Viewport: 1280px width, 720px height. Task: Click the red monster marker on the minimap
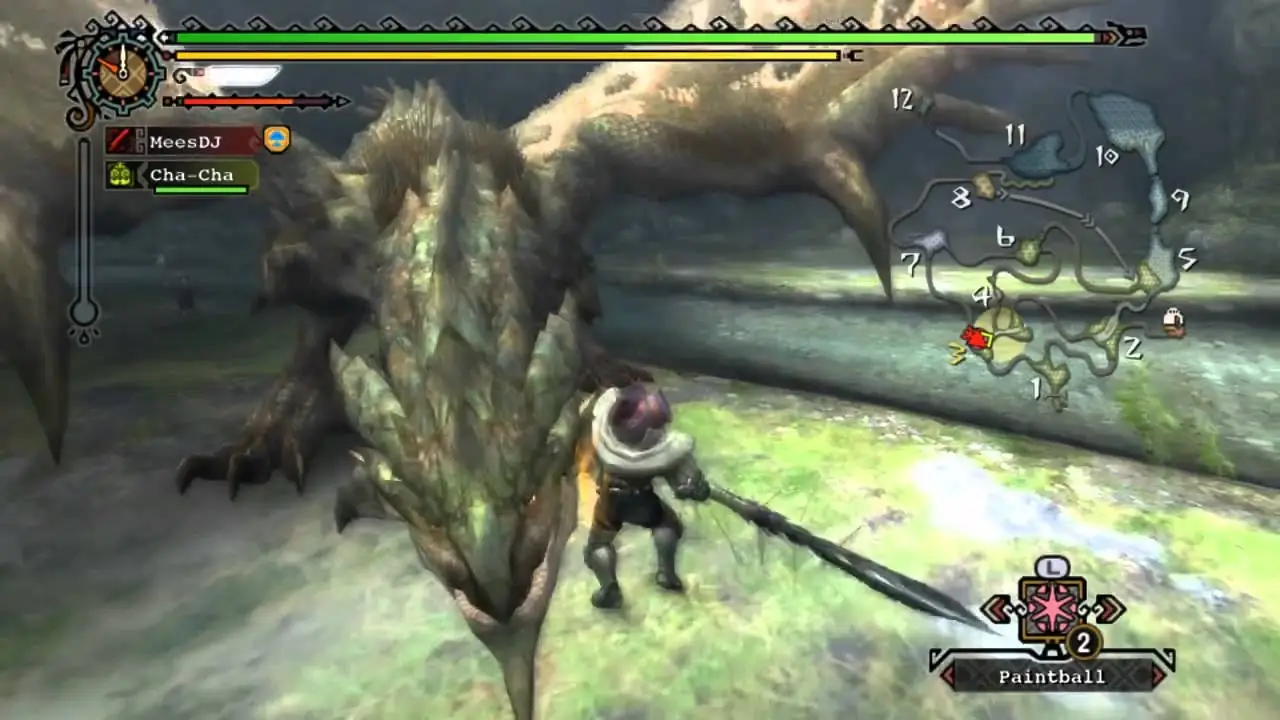click(973, 338)
